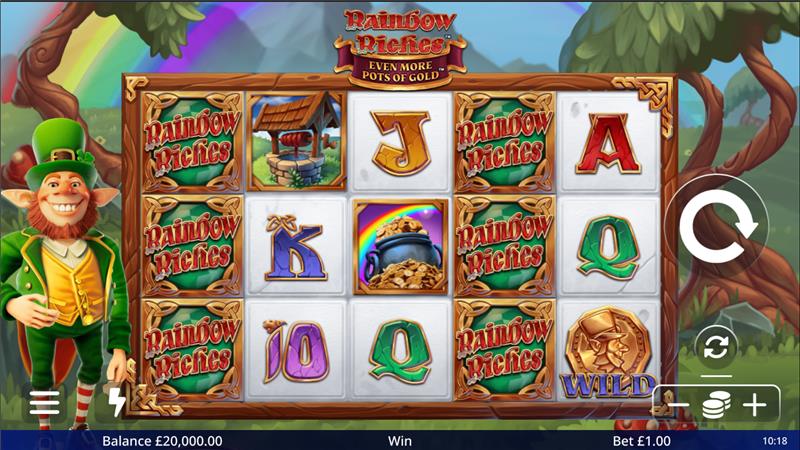
Task: Increase the bet with the plus button
Action: 754,405
